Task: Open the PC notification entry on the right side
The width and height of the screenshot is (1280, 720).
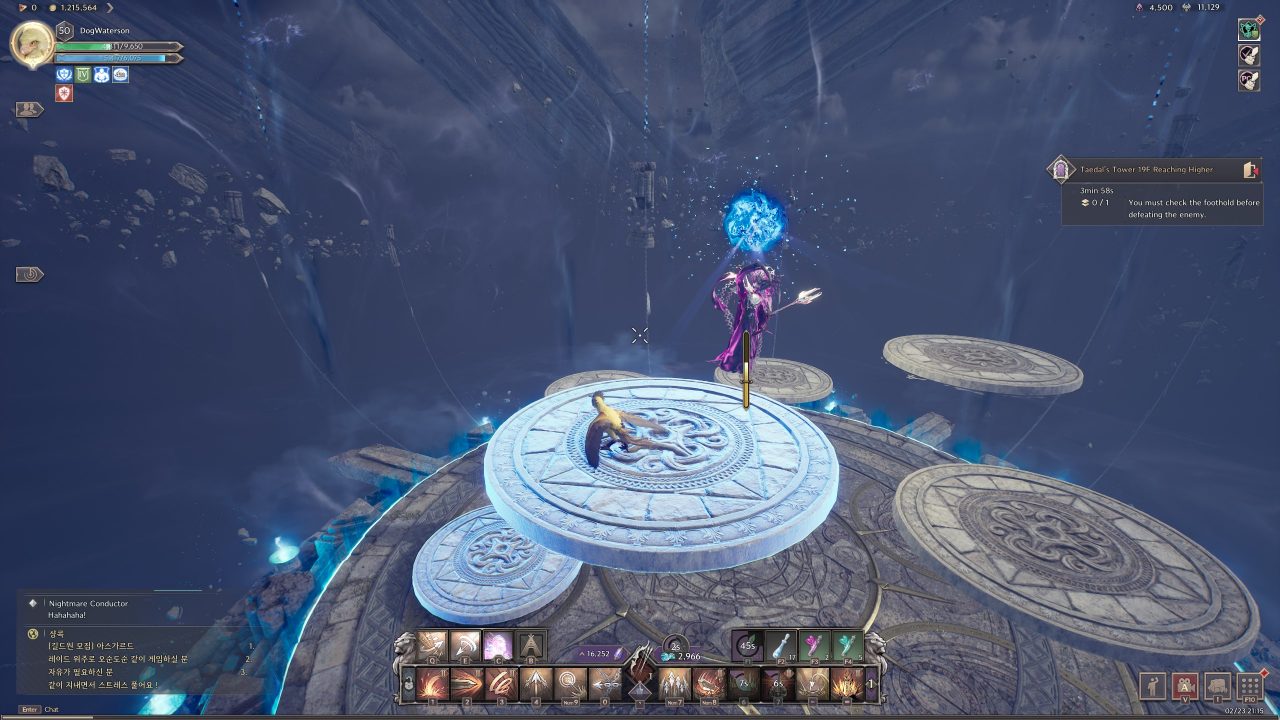Action: 1249,81
